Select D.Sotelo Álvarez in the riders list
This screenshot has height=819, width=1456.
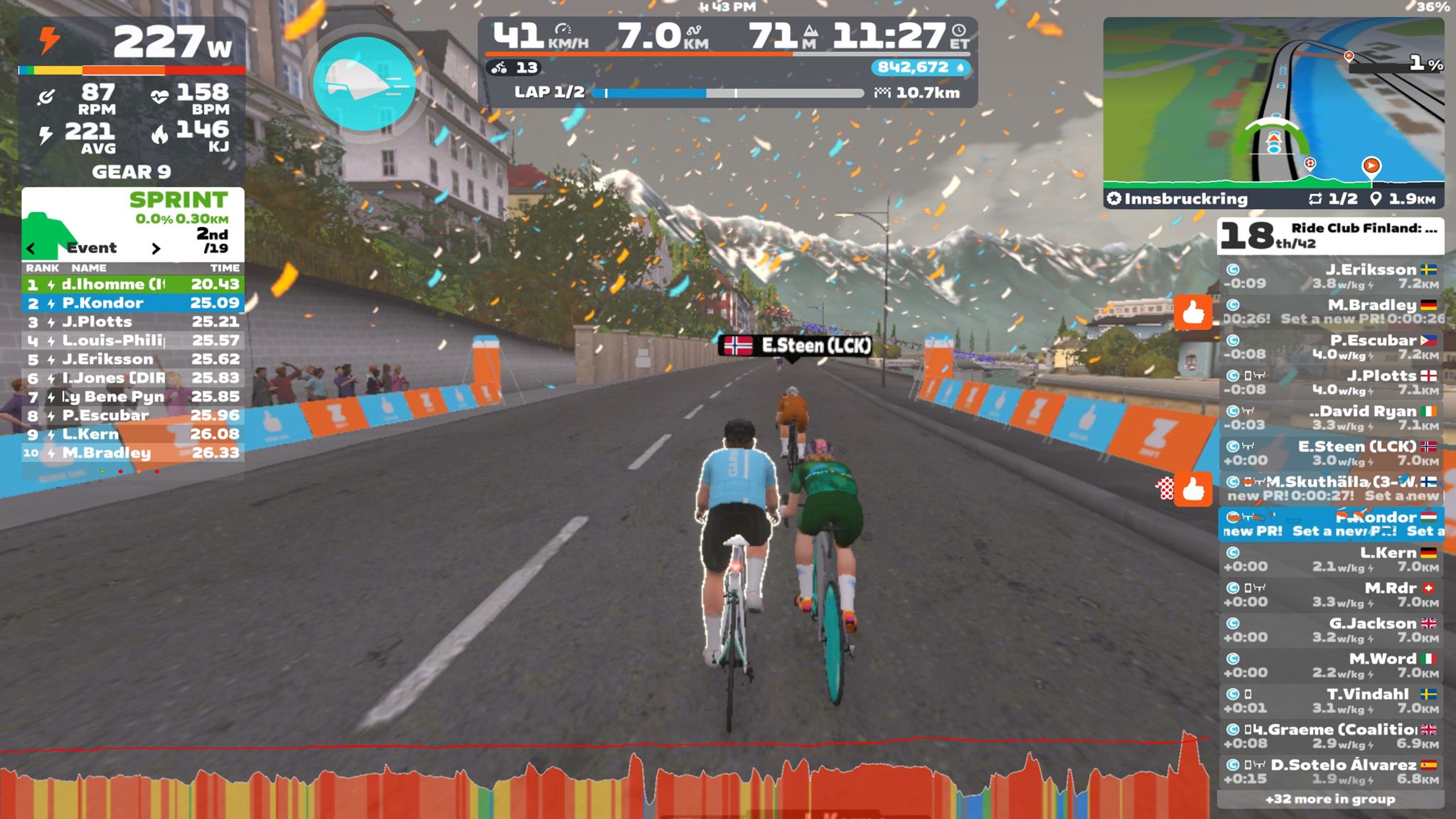click(1330, 772)
